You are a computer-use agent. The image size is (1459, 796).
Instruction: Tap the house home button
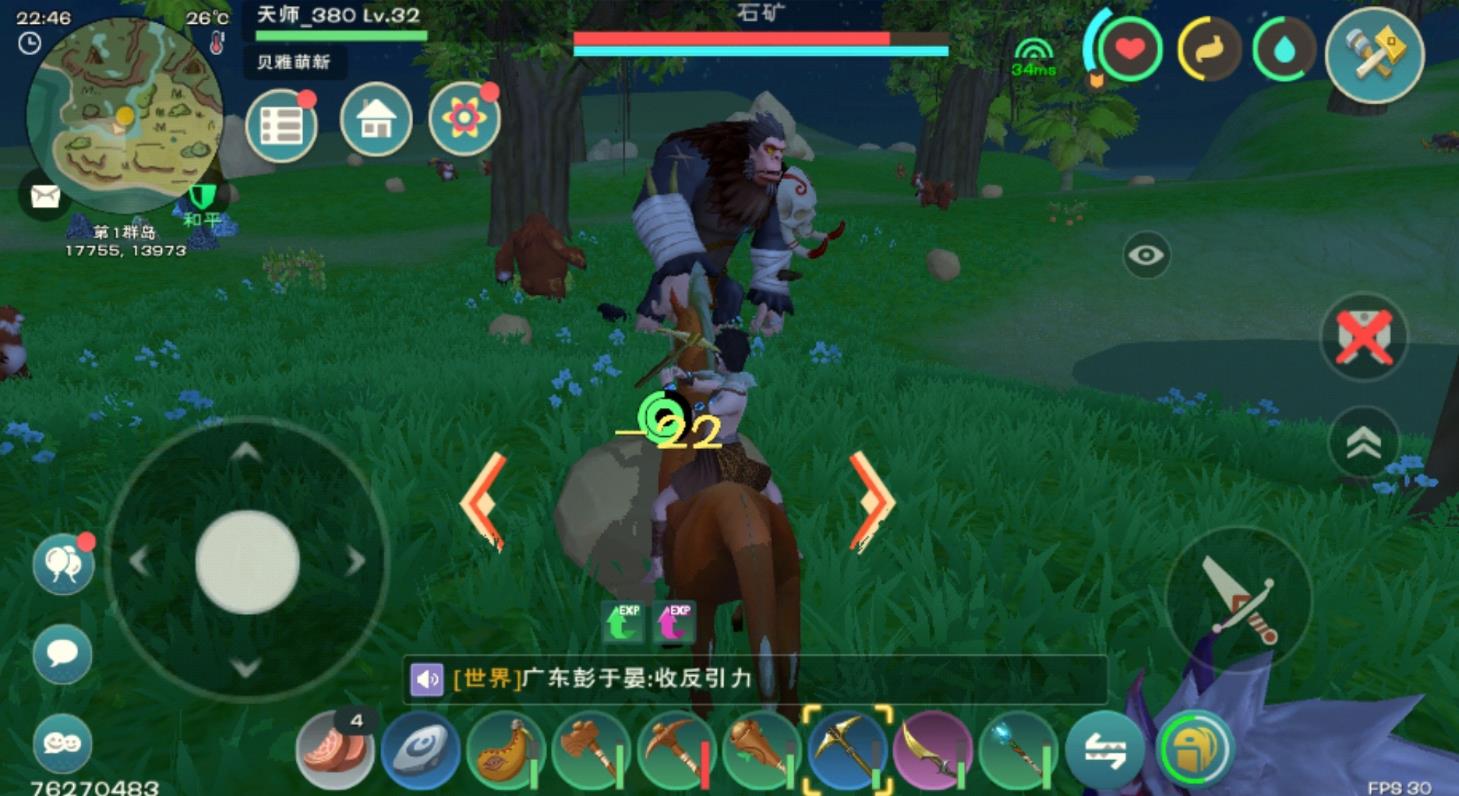coord(376,120)
